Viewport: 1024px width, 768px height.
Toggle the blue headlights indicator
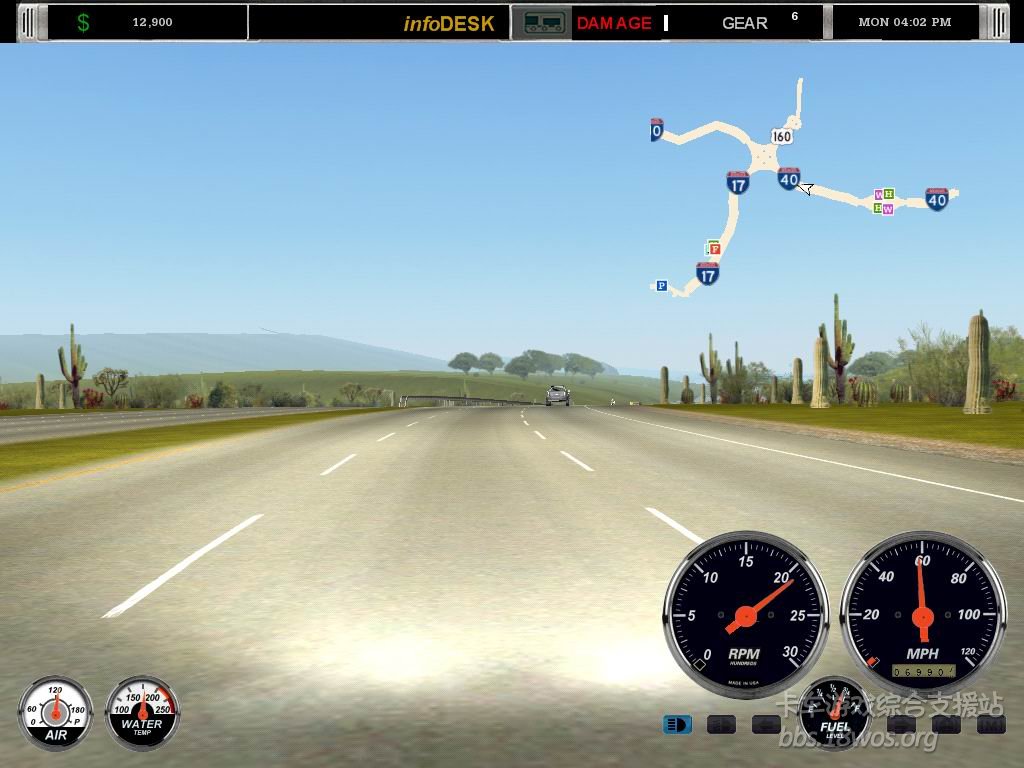(x=677, y=724)
